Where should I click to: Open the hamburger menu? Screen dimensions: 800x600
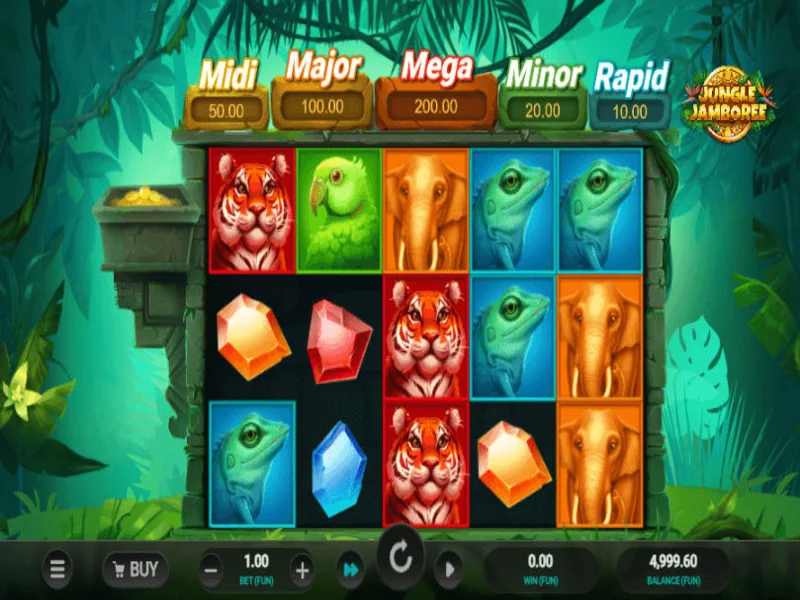[x=58, y=570]
